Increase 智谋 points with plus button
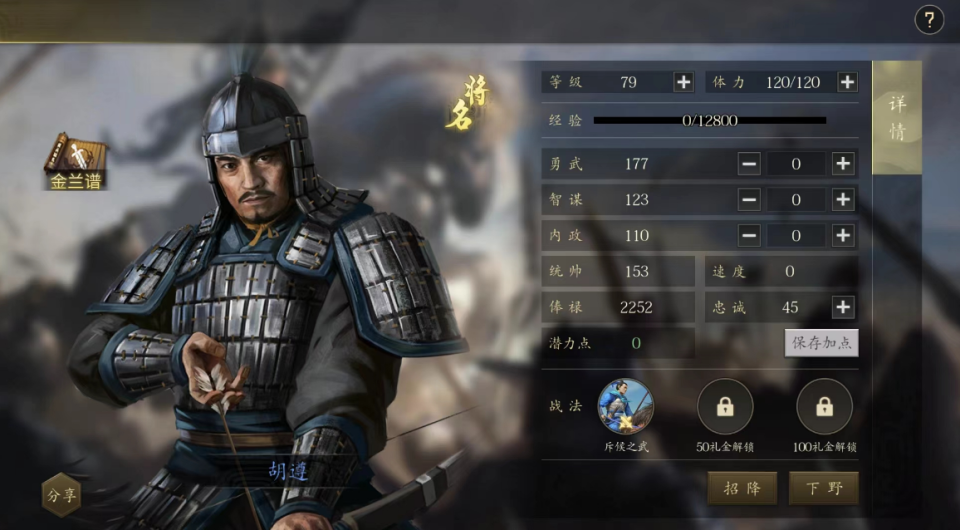This screenshot has height=530, width=960. click(x=843, y=200)
